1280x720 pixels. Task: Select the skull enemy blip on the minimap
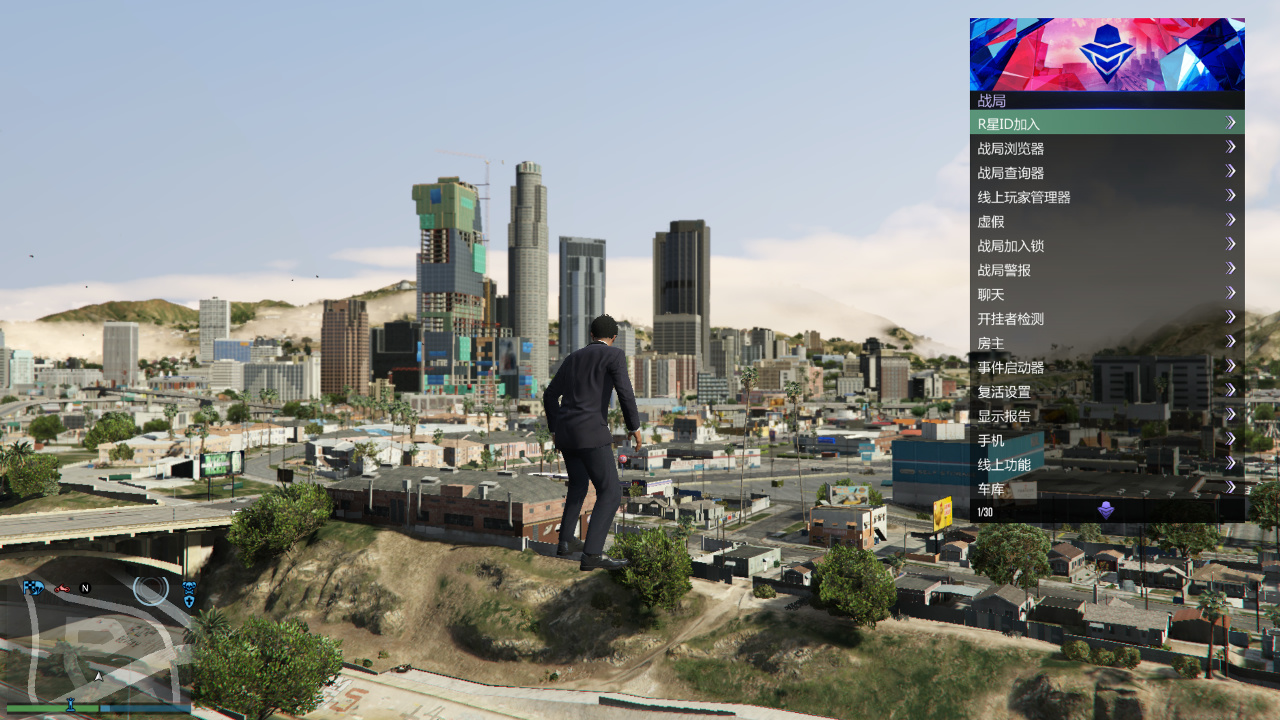point(189,588)
